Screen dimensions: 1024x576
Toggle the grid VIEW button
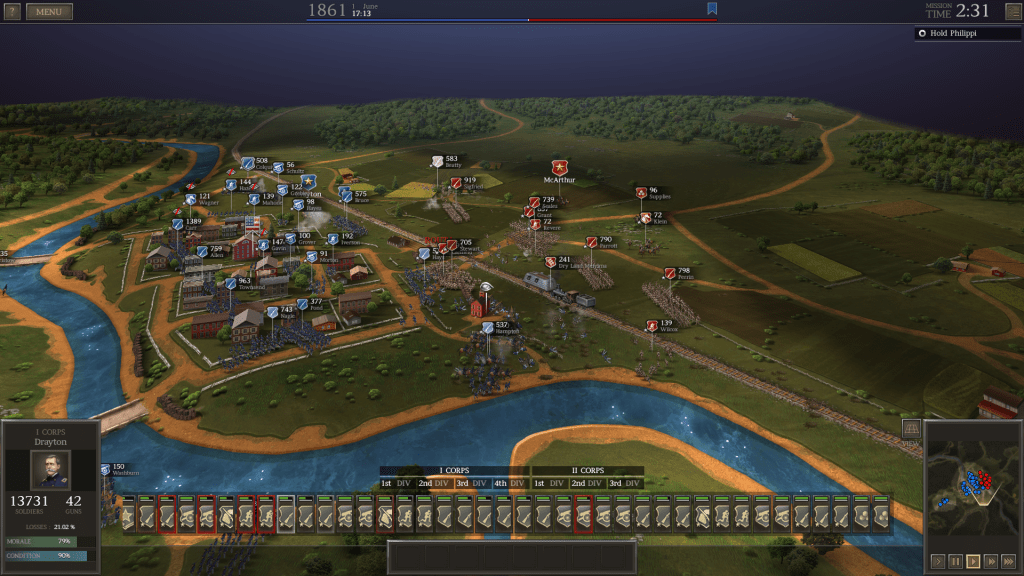coord(911,432)
